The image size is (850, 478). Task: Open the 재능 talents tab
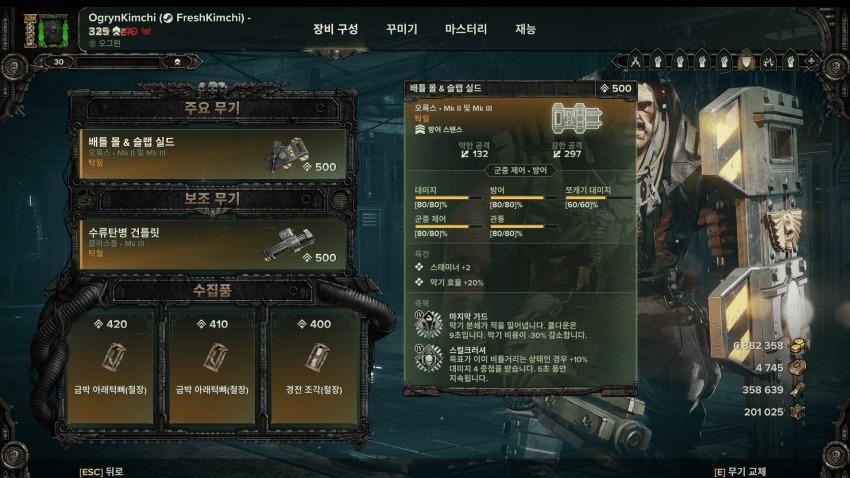[x=526, y=30]
